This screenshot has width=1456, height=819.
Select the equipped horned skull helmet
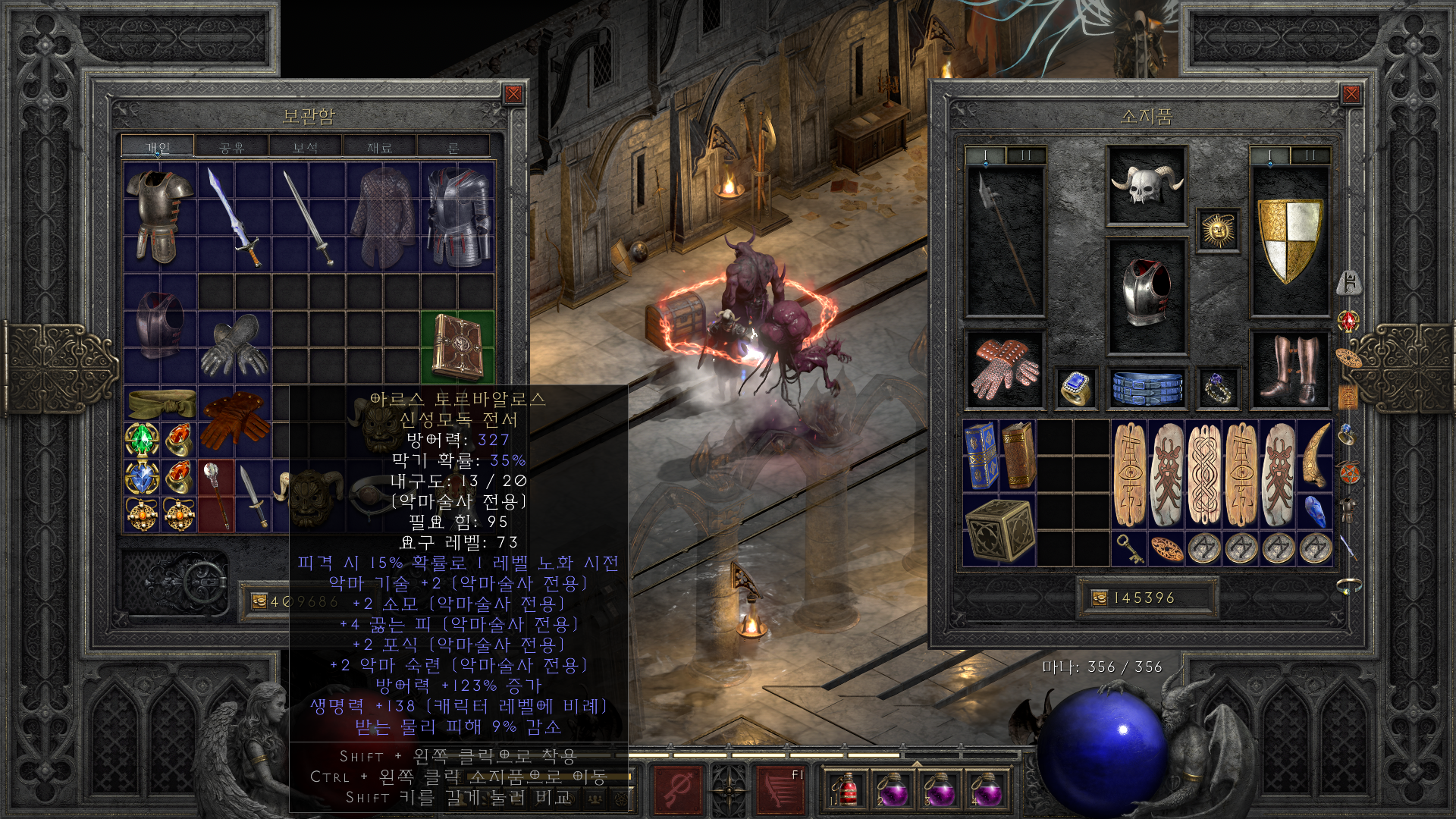click(1146, 185)
